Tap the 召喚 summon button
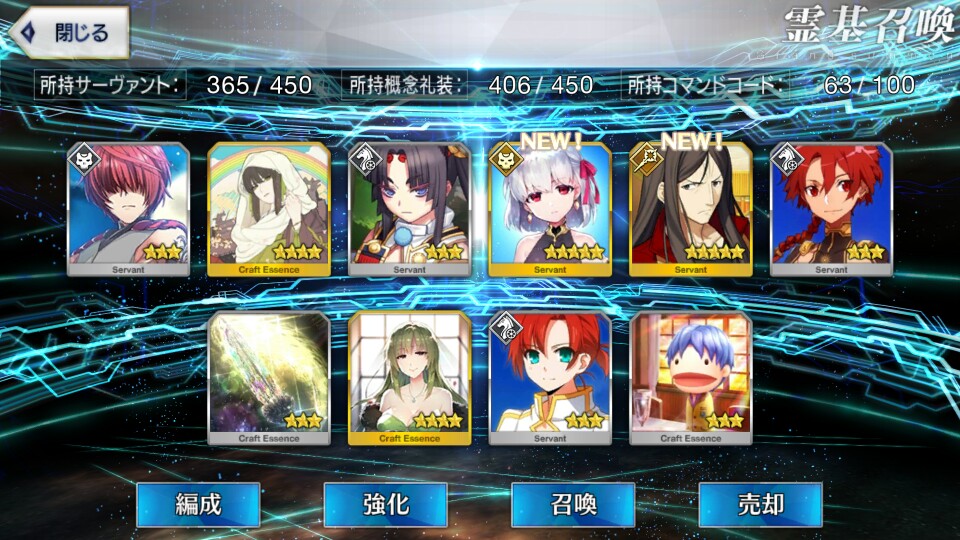 click(x=573, y=504)
